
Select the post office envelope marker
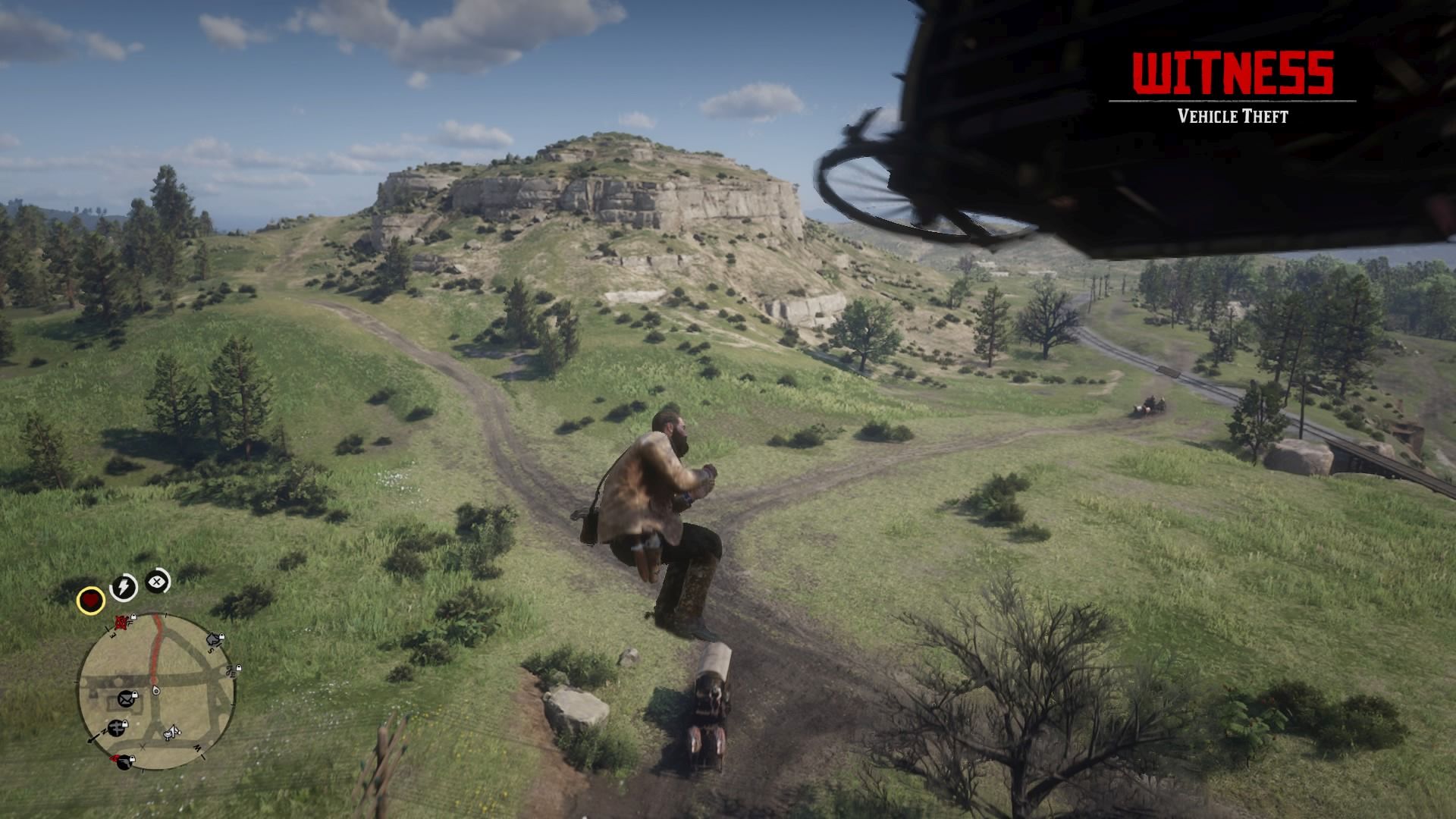point(126,698)
